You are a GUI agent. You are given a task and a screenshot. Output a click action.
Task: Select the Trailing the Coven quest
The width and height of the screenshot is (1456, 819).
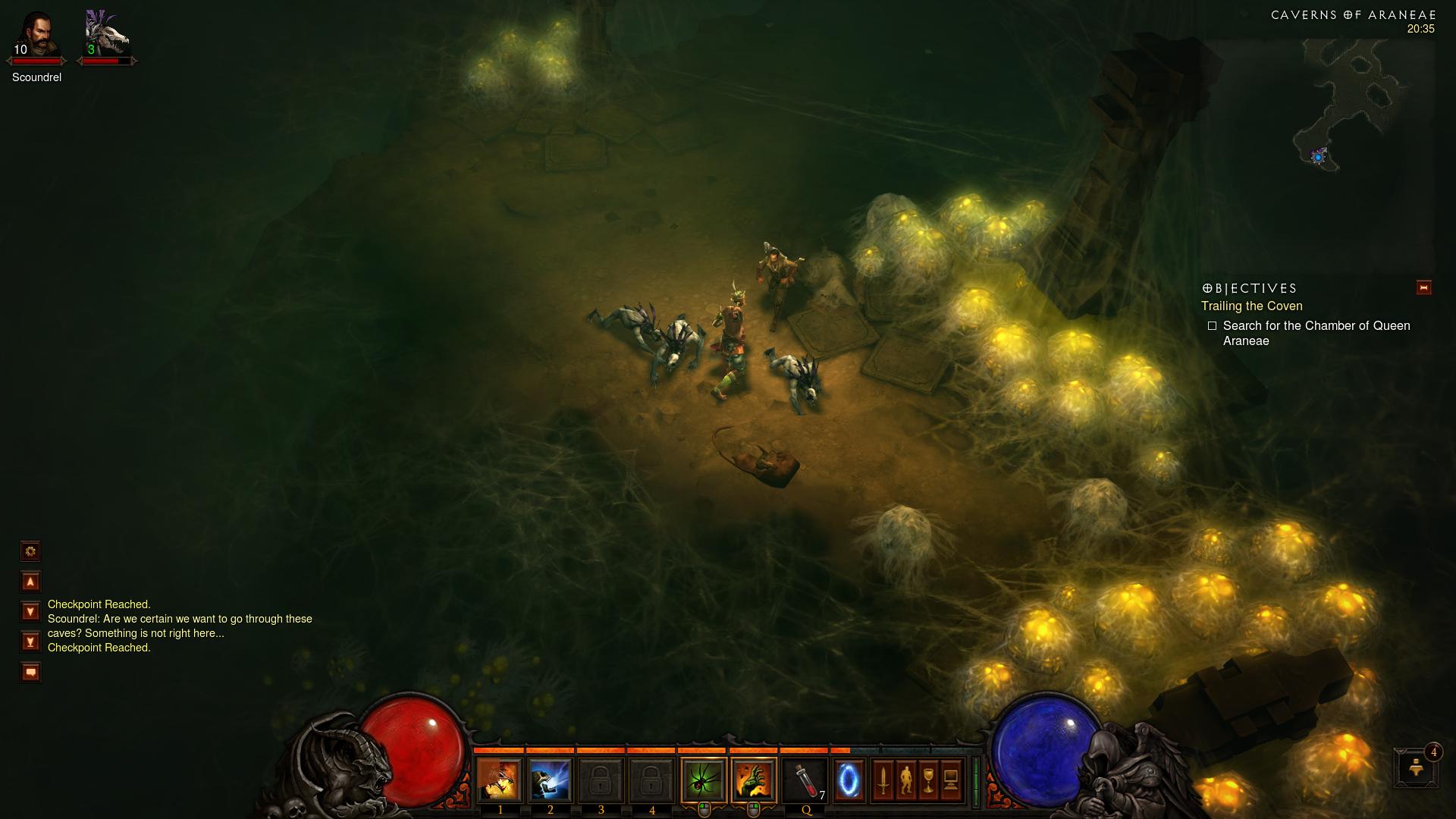(1251, 306)
